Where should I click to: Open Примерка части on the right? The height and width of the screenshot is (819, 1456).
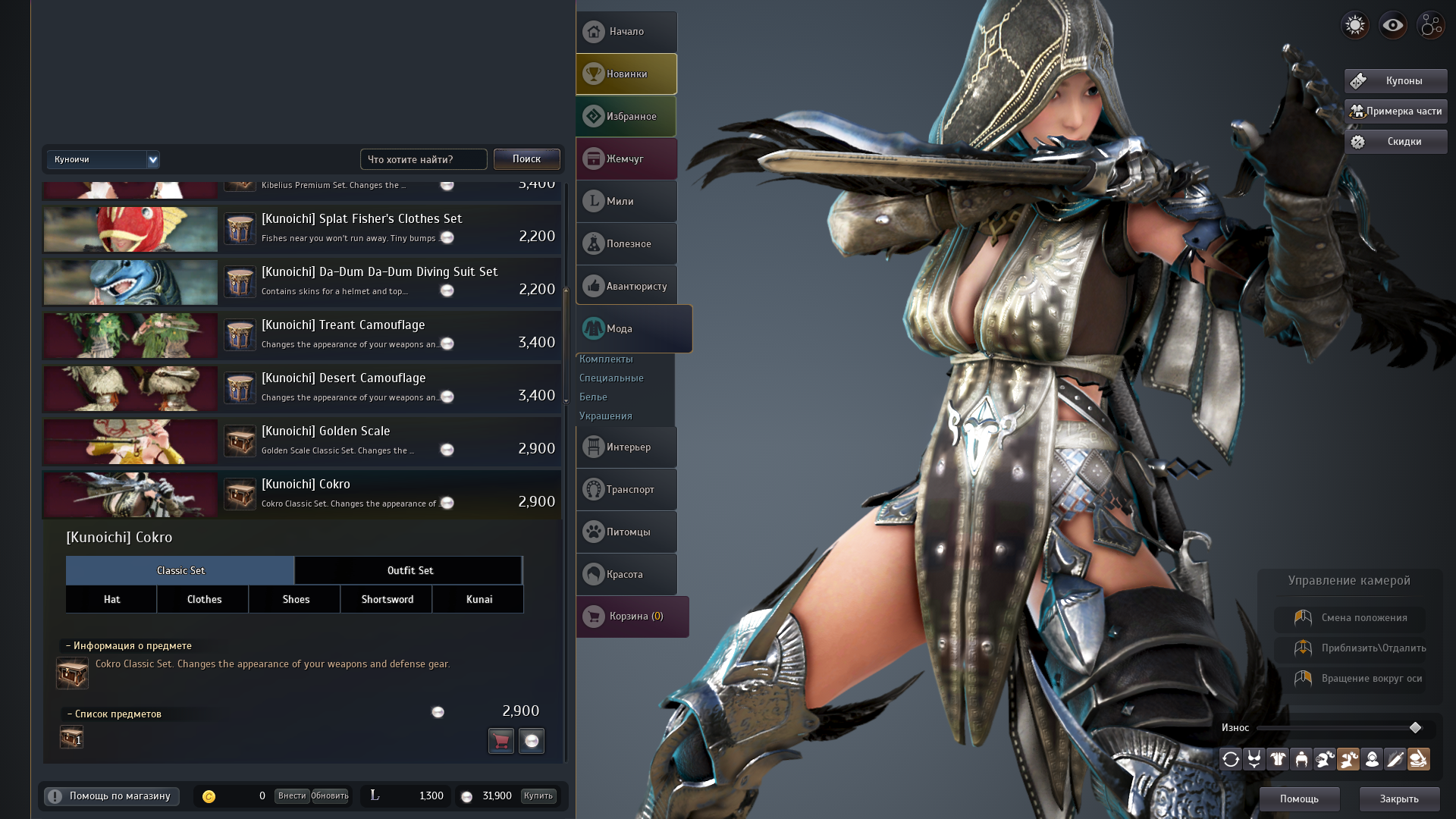[x=1395, y=111]
